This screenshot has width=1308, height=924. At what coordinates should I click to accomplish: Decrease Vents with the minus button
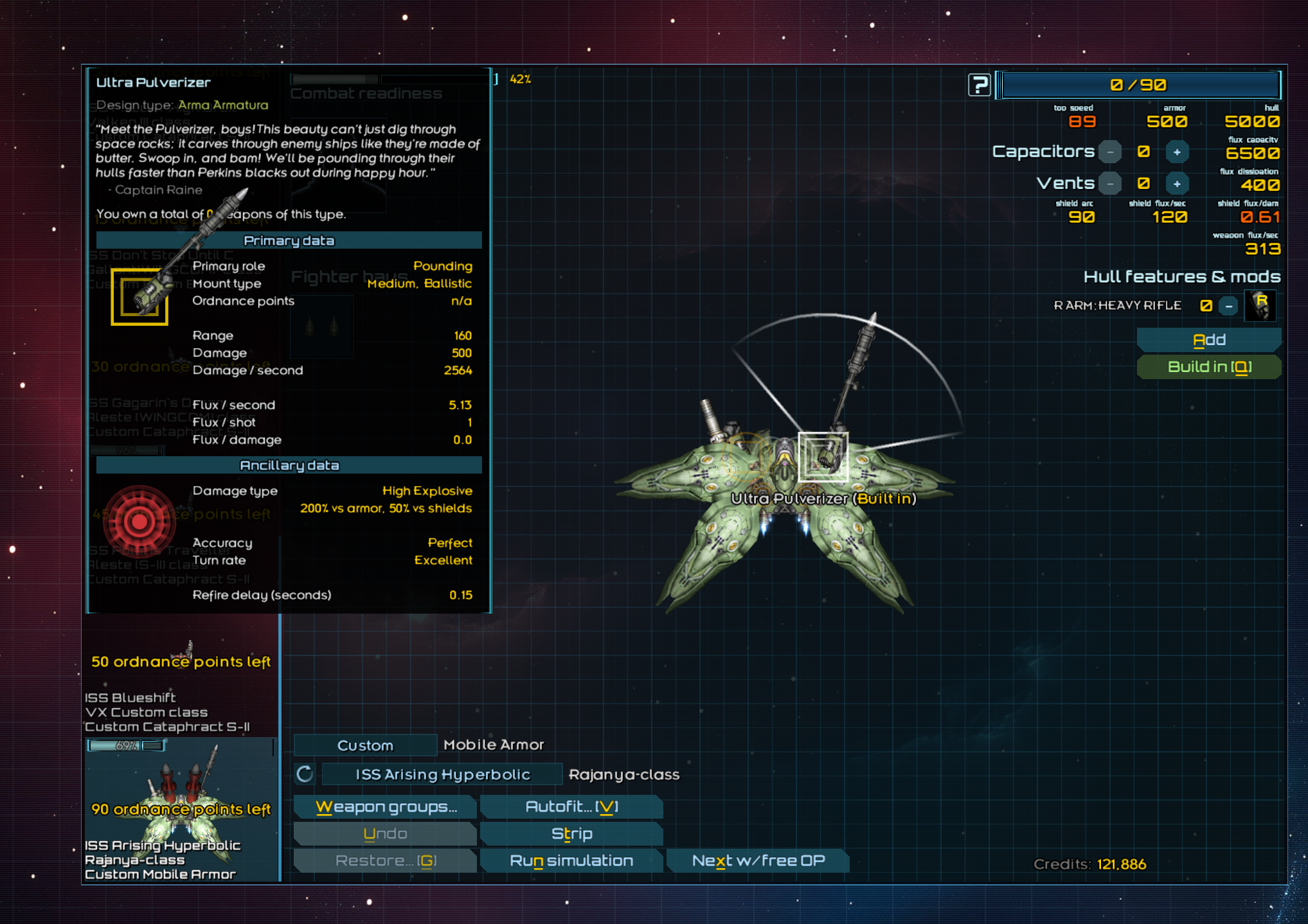point(1110,184)
